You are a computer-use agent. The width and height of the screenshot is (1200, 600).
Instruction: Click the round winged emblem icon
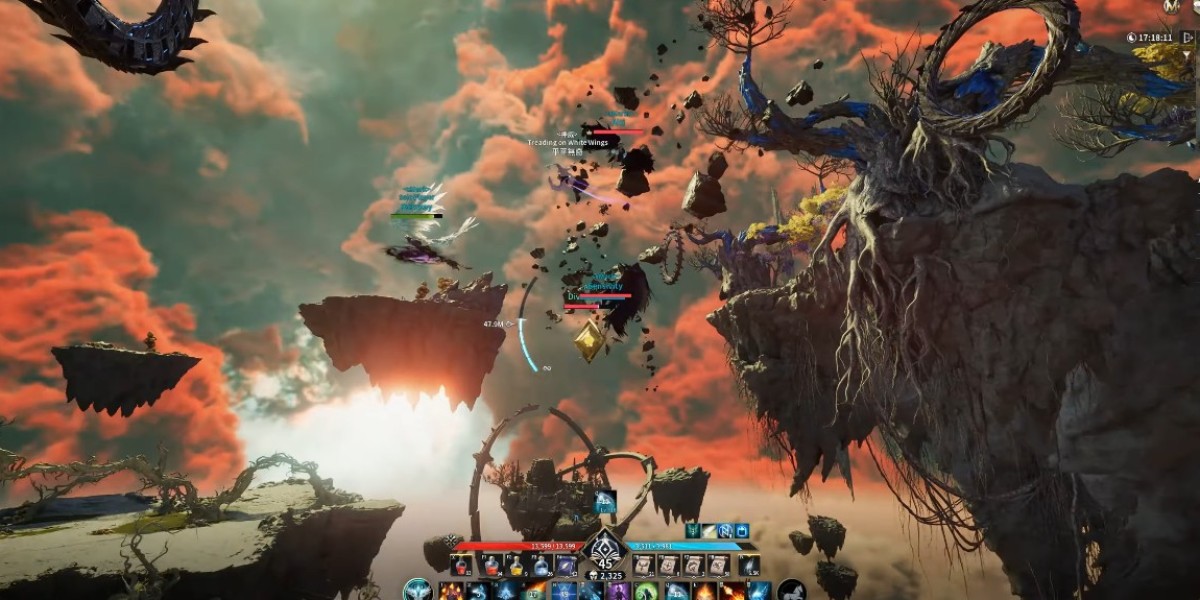[417, 591]
